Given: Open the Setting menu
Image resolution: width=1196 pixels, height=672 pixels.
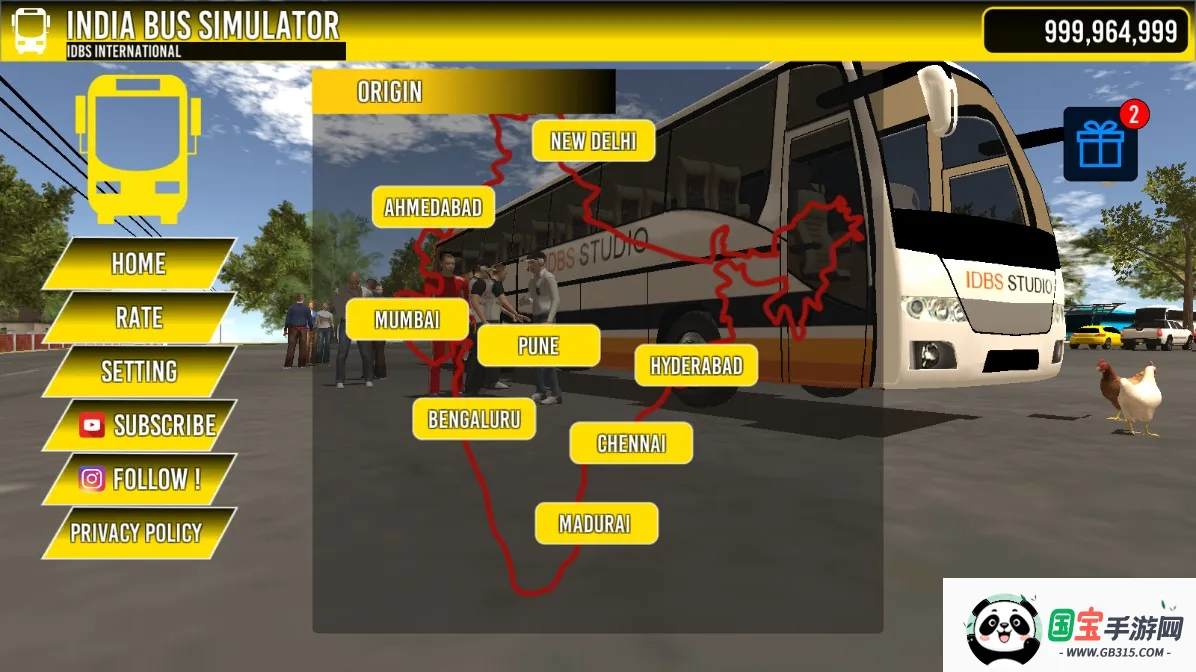Looking at the screenshot, I should [x=139, y=372].
